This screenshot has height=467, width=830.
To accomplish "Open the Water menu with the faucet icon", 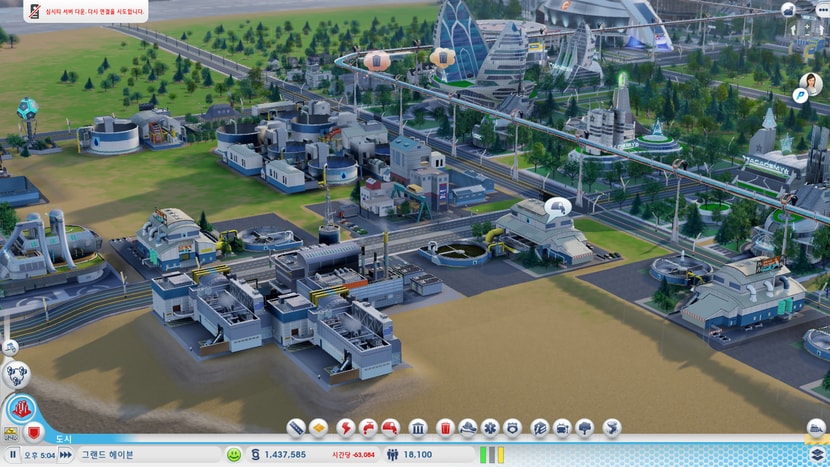I will click(368, 428).
